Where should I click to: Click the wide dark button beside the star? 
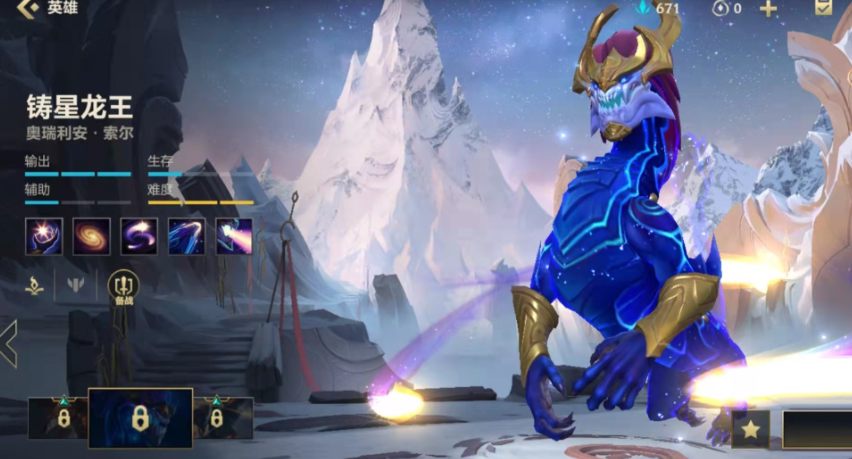[816, 429]
